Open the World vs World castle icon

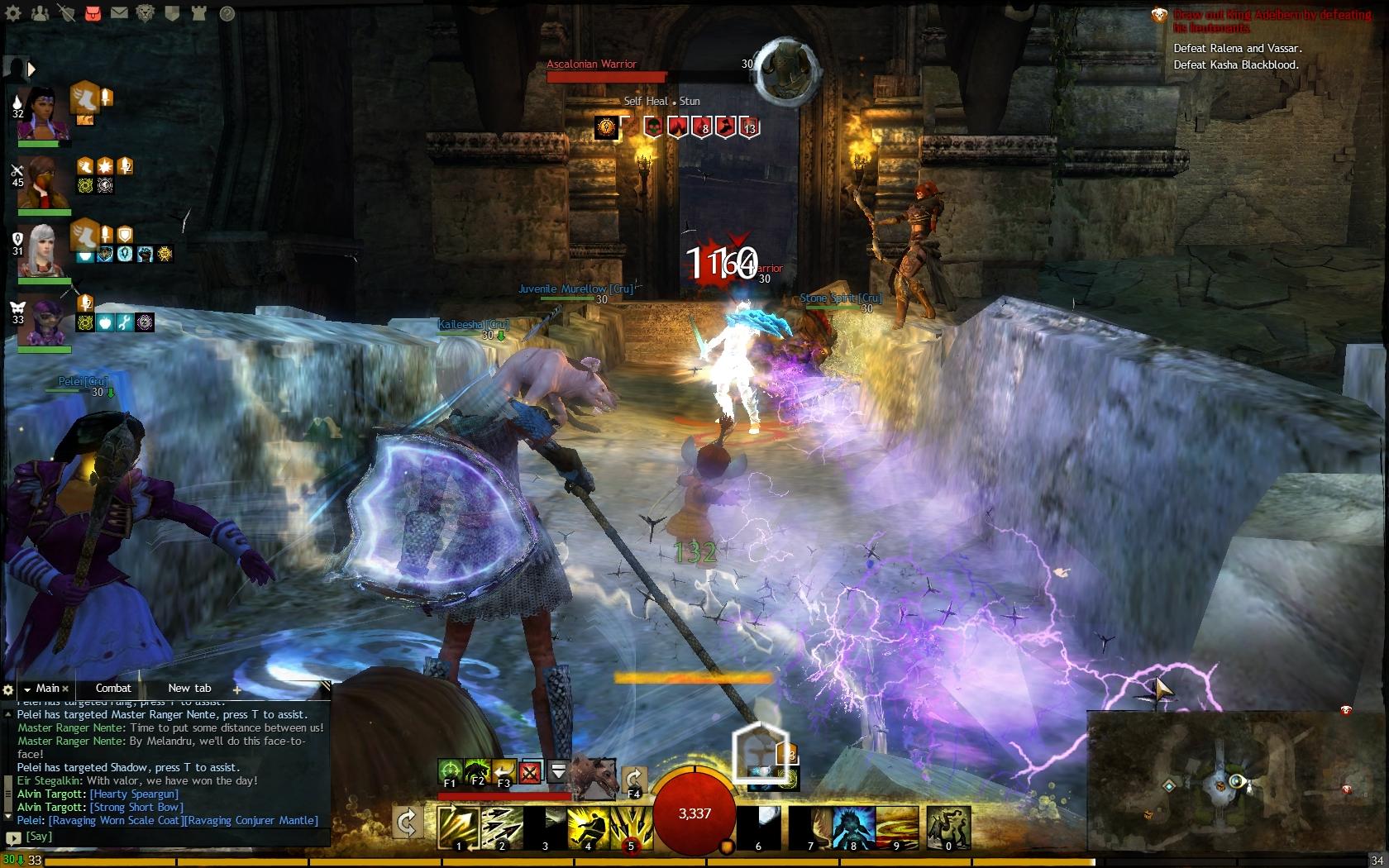pyautogui.click(x=198, y=13)
